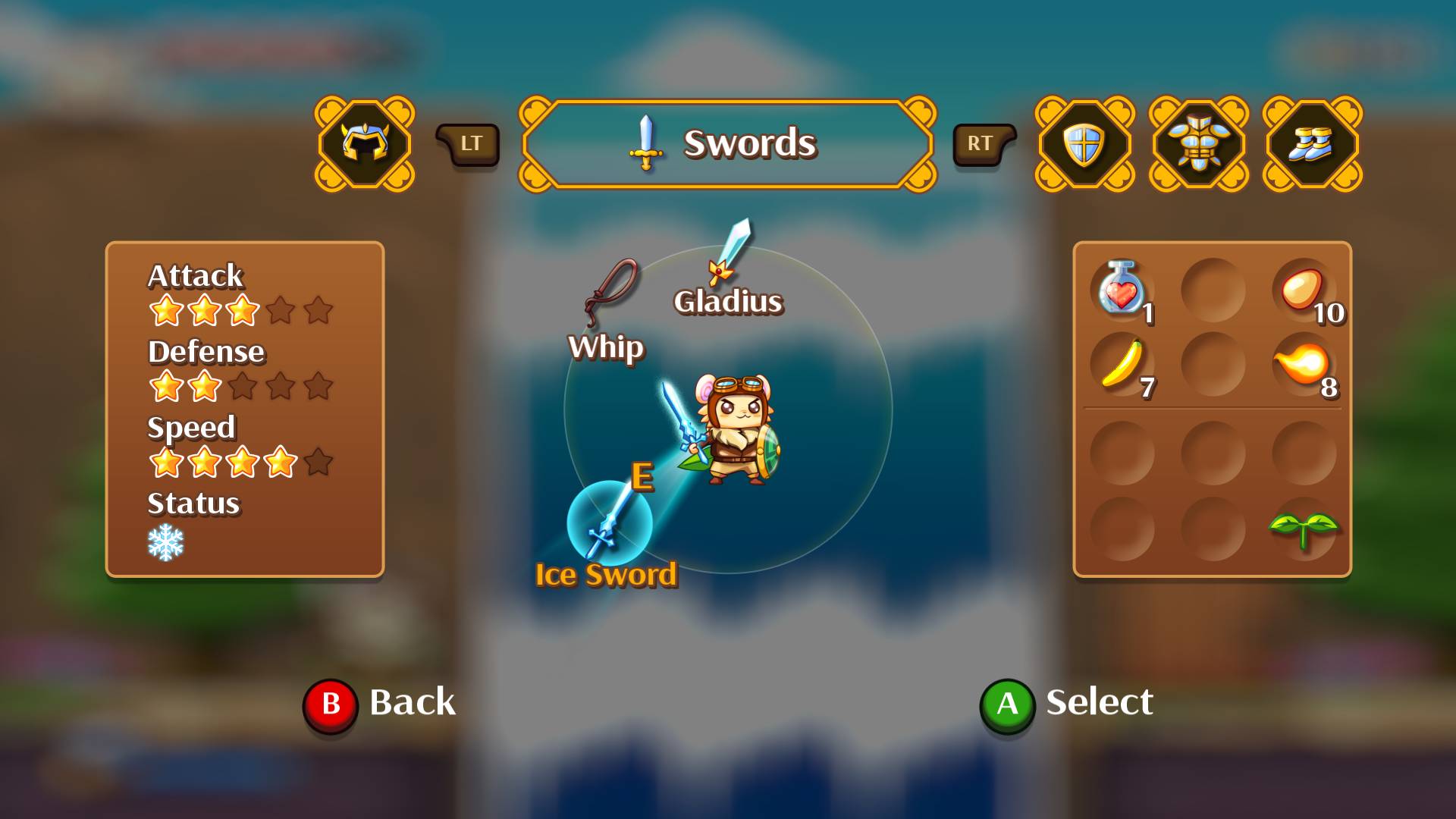Image resolution: width=1456 pixels, height=819 pixels.
Task: Select the equipped Ice Sword
Action: [x=609, y=523]
